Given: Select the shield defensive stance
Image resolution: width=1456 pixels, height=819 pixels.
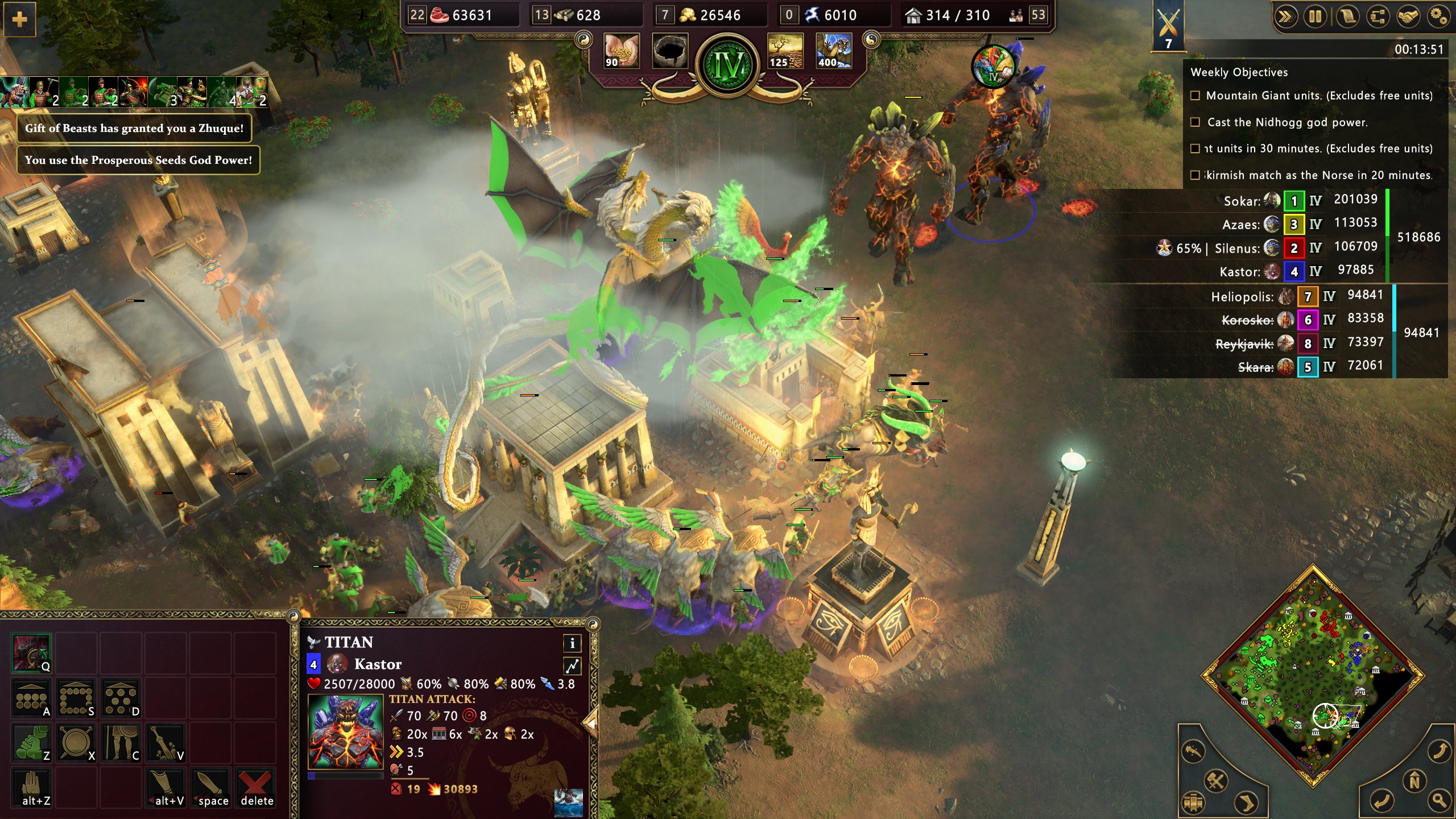Looking at the screenshot, I should [76, 742].
